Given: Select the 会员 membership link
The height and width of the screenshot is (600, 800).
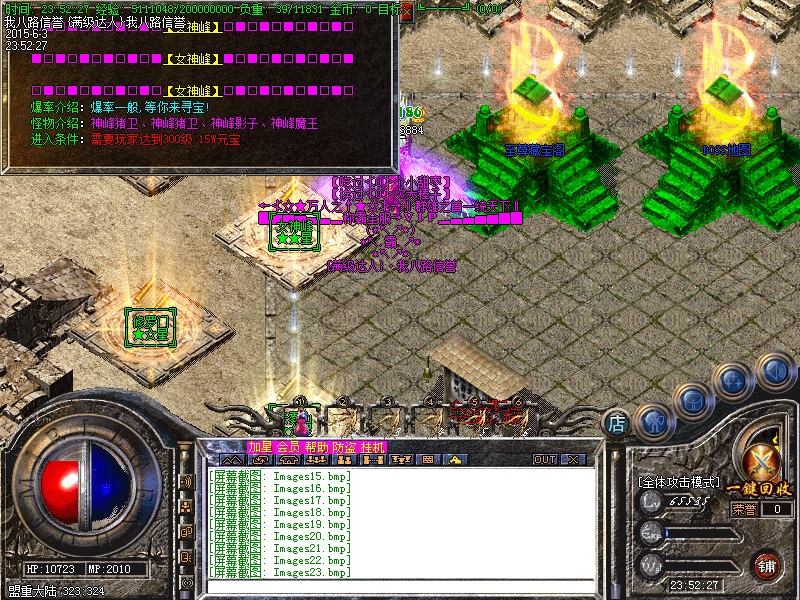Looking at the screenshot, I should [288, 447].
